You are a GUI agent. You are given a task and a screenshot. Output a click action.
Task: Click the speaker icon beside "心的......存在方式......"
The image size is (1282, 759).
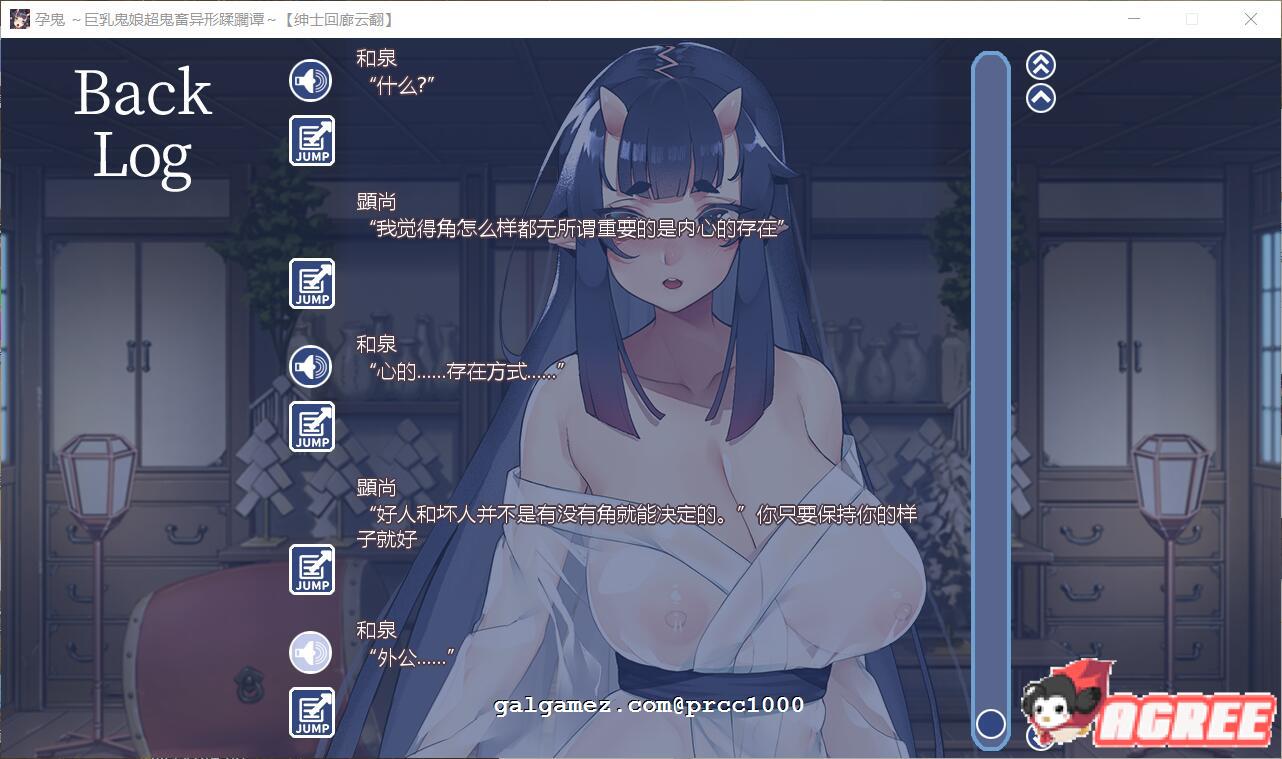(x=310, y=366)
